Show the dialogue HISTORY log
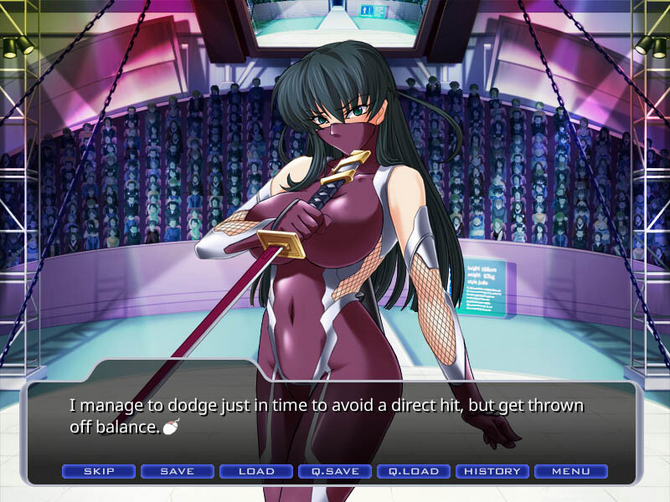Image resolution: width=670 pixels, height=502 pixels. [x=492, y=471]
